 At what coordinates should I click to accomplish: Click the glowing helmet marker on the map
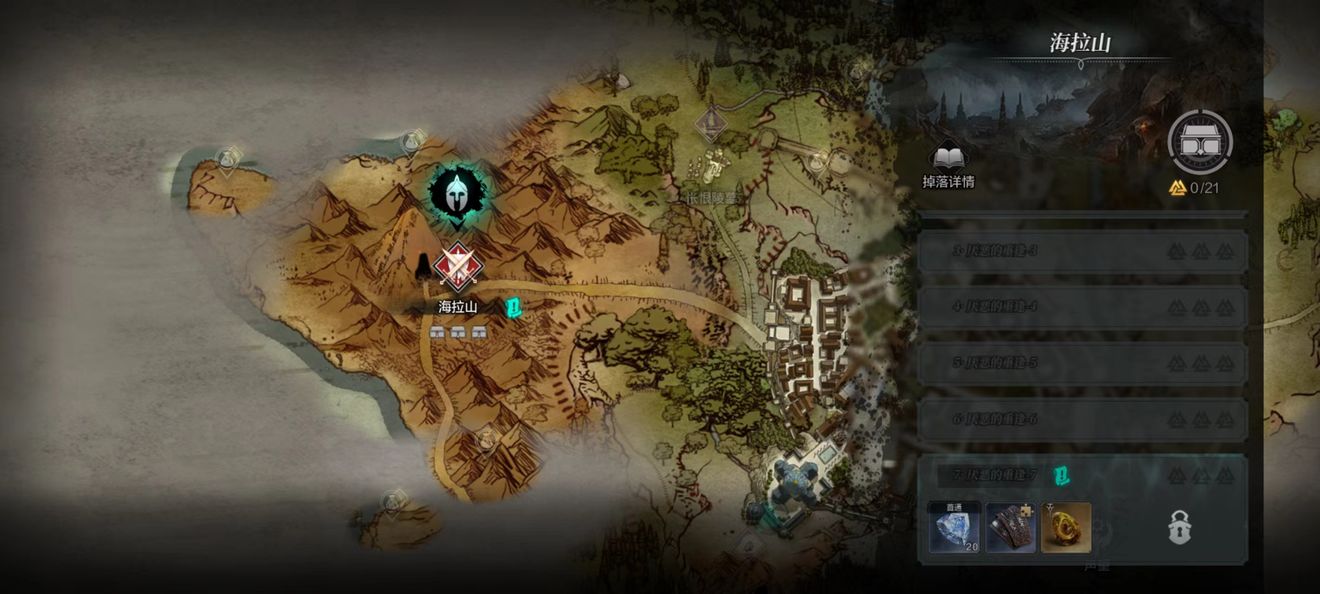457,191
